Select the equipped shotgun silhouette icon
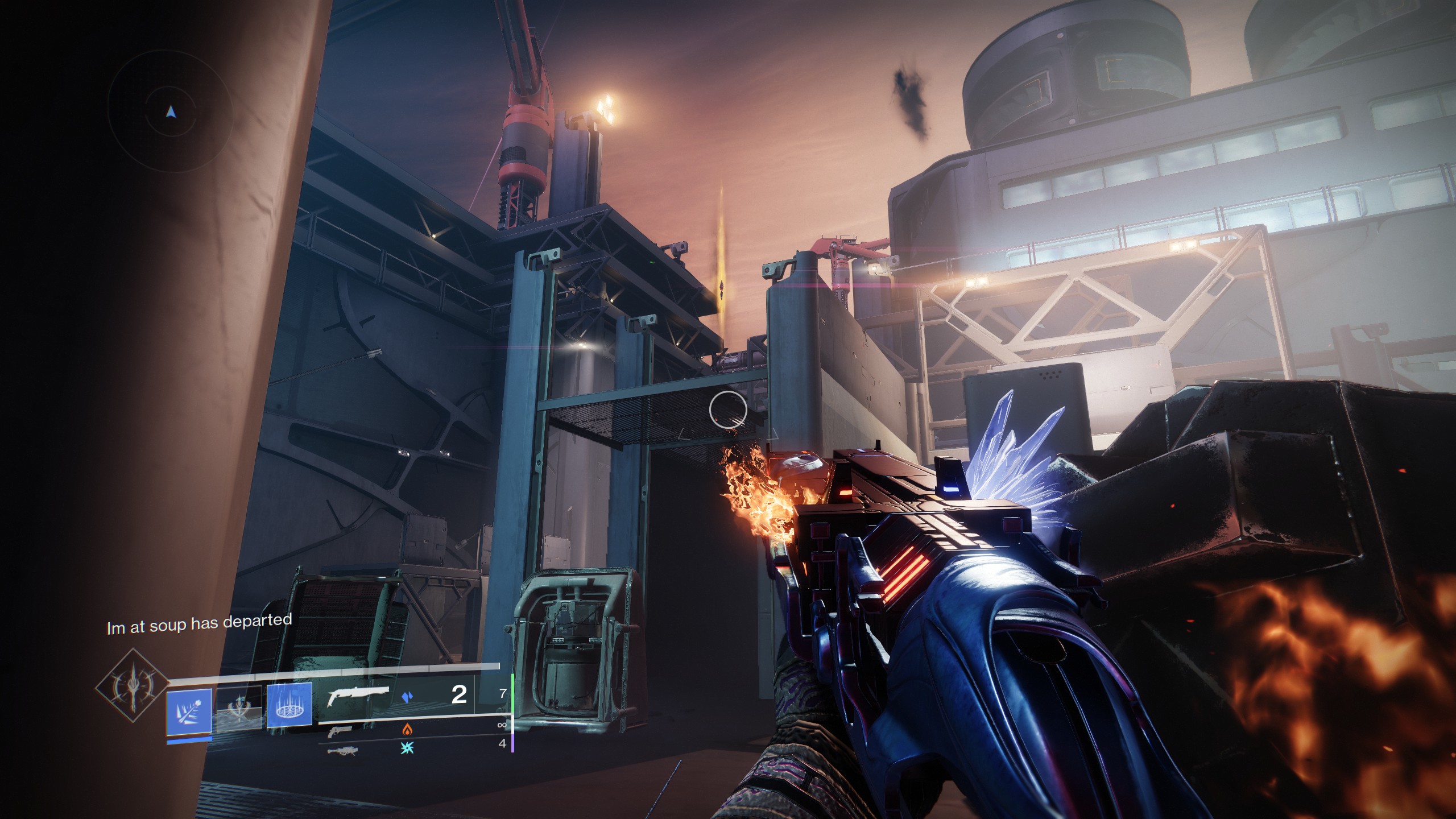This screenshot has width=1456, height=819. pyautogui.click(x=358, y=697)
